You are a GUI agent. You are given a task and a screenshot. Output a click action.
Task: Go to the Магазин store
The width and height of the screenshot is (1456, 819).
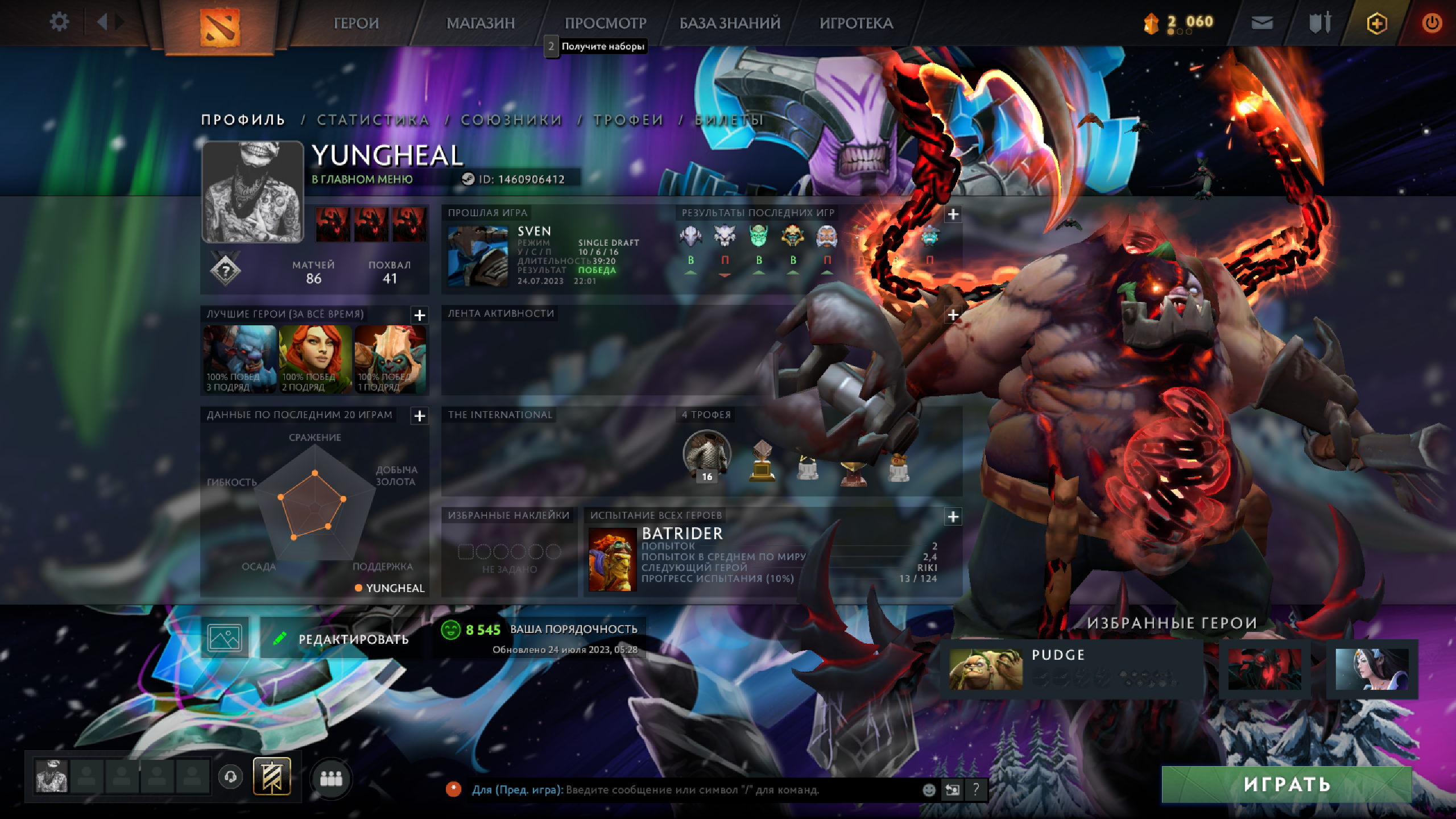(x=481, y=23)
